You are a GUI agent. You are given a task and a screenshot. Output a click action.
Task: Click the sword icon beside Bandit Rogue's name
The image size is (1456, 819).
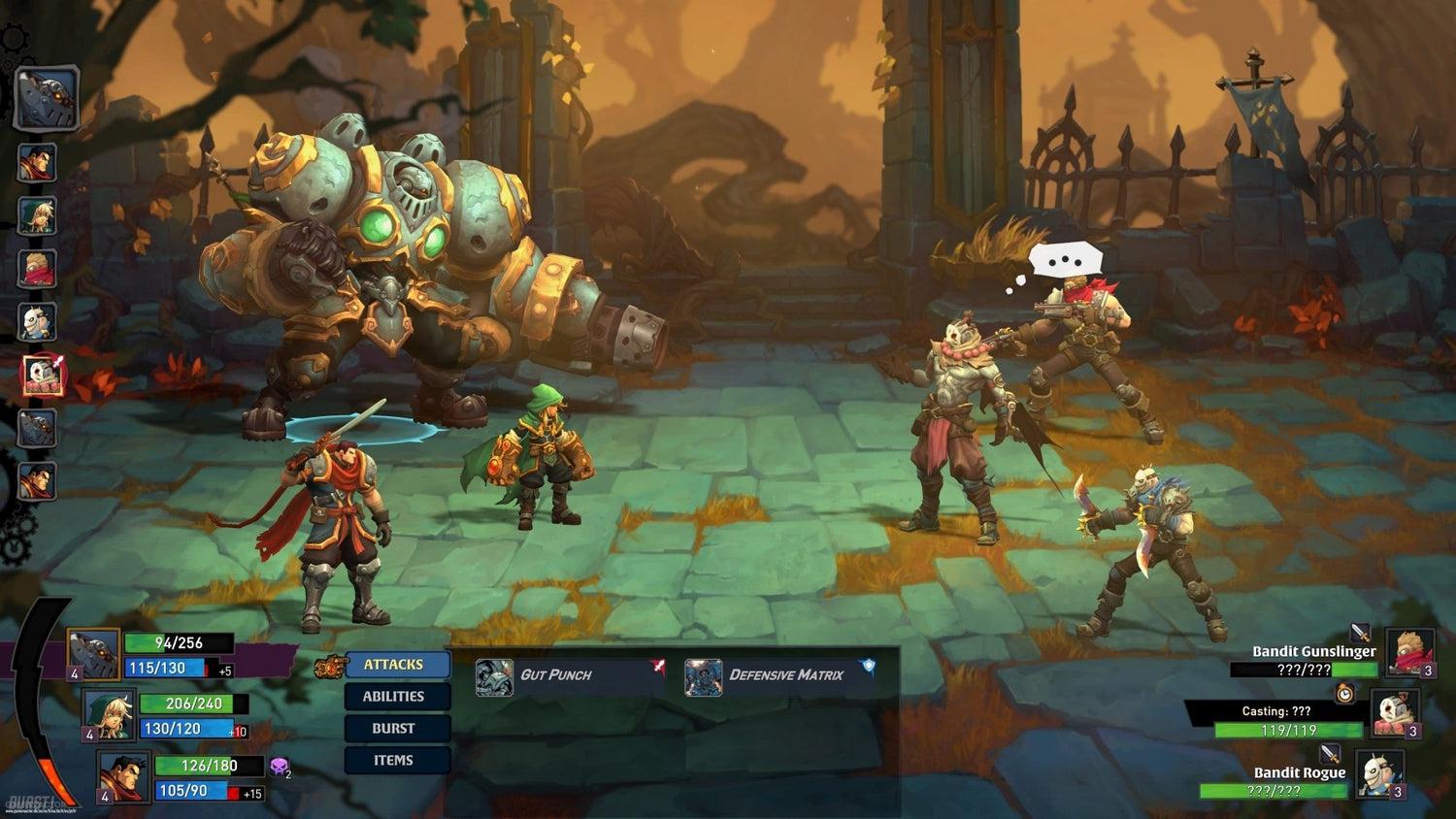[1330, 756]
